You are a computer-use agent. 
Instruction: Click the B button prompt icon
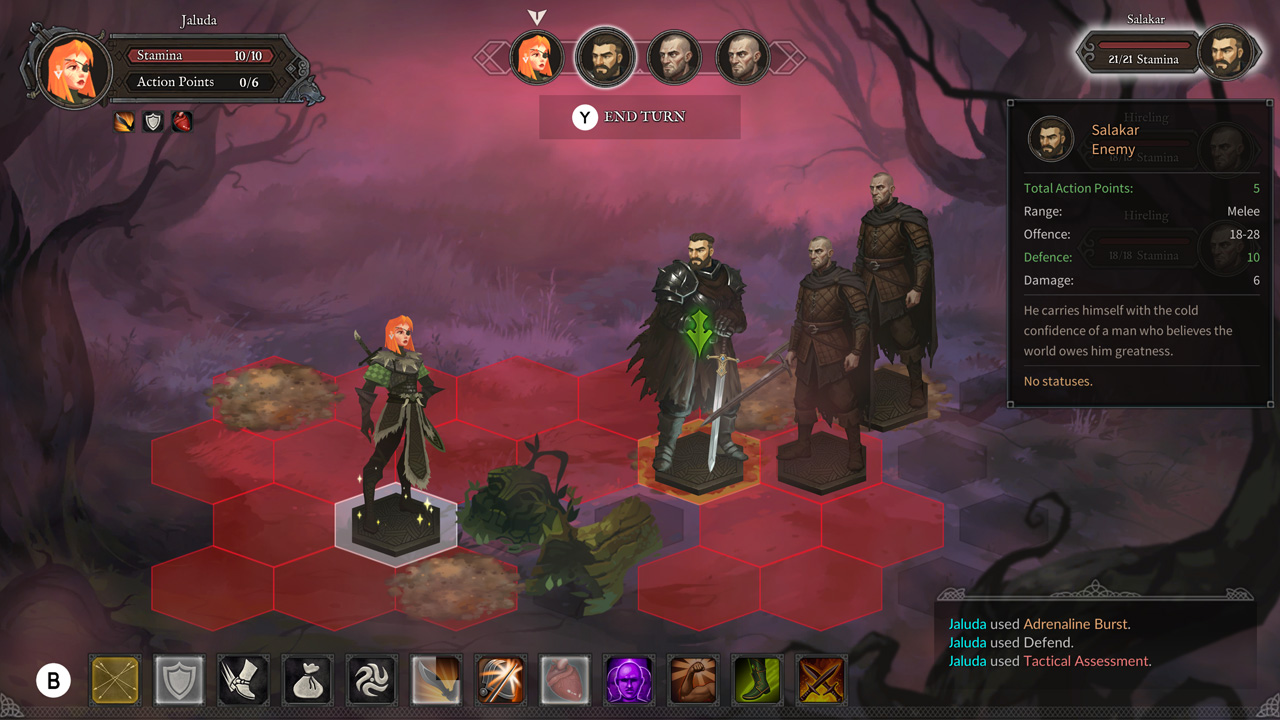(55, 680)
